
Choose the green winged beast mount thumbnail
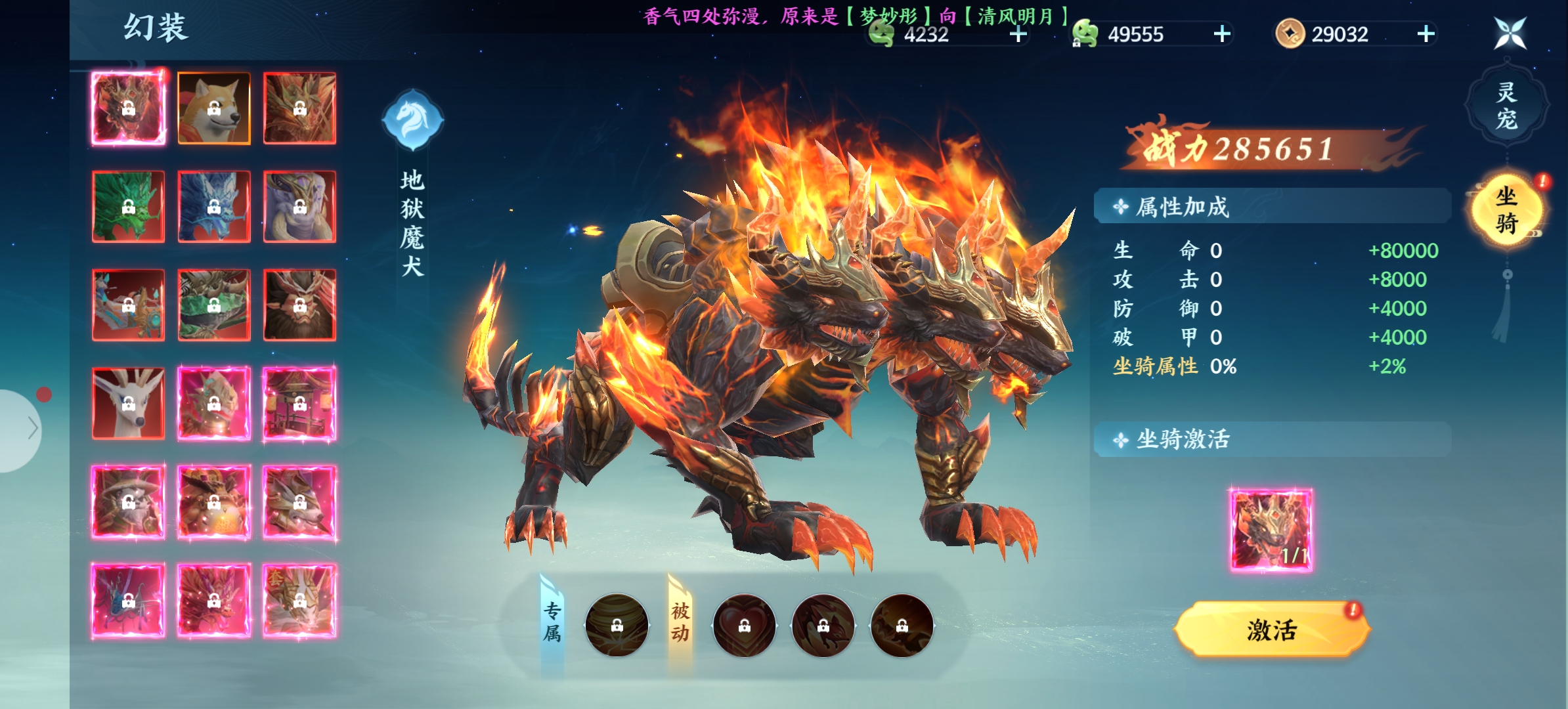214,305
